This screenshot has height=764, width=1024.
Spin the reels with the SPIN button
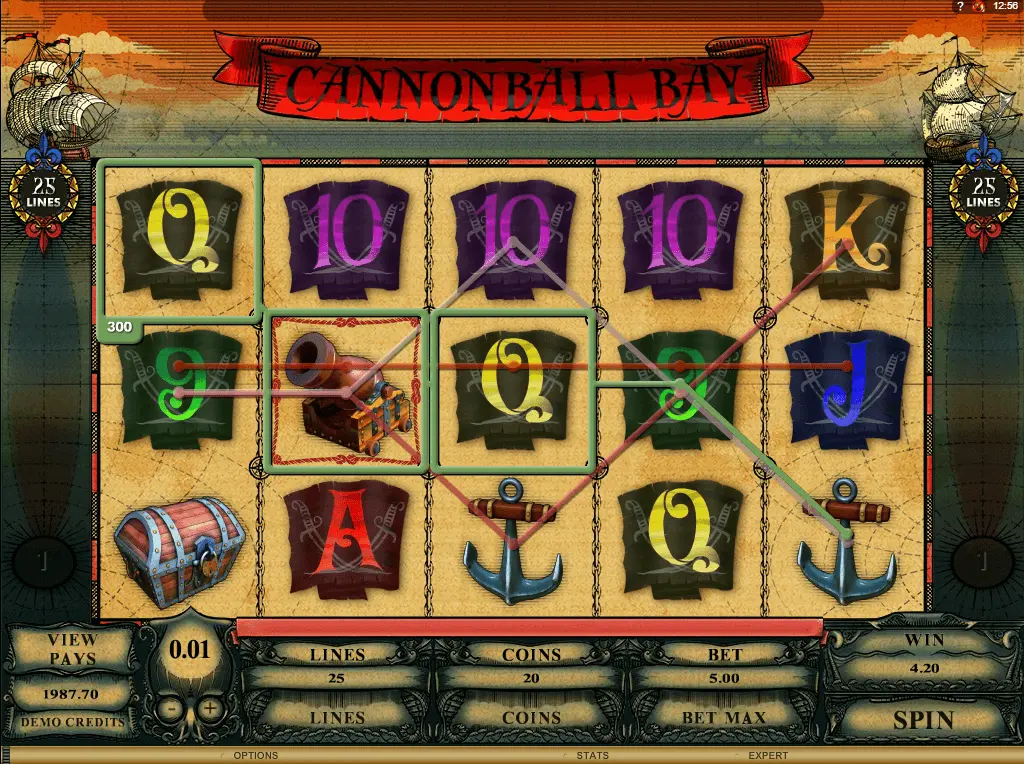click(x=923, y=719)
